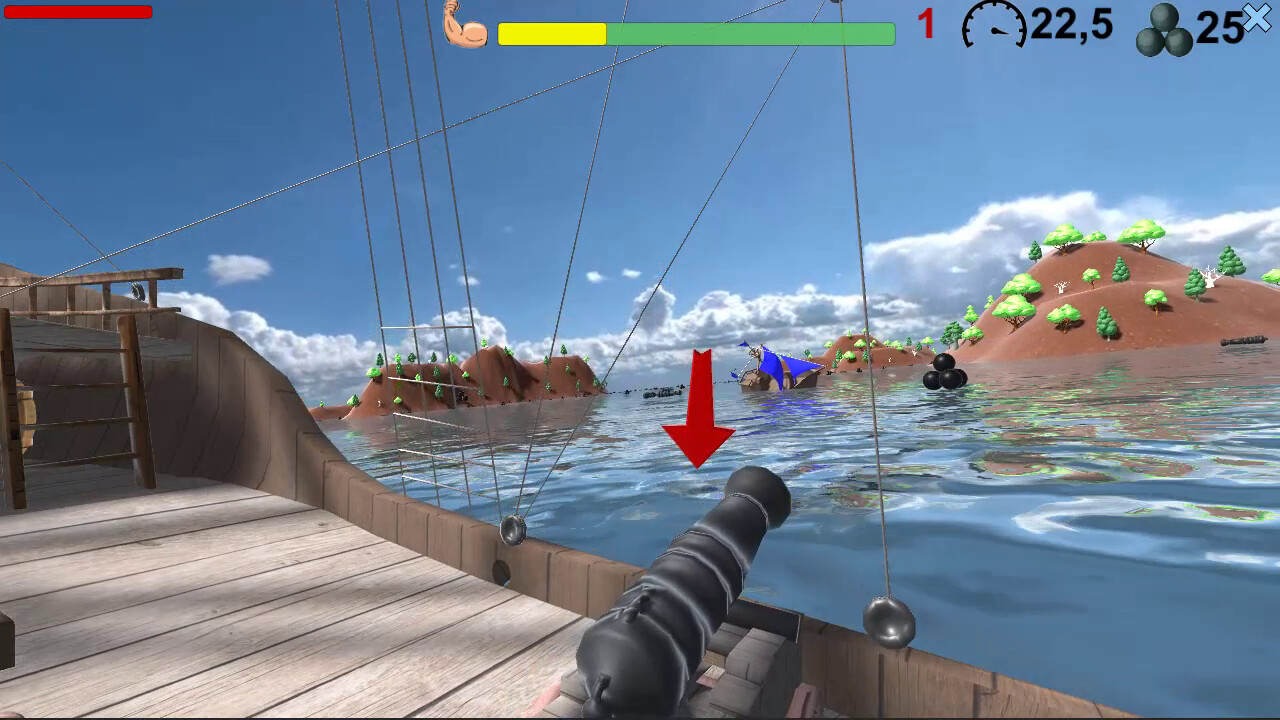This screenshot has height=720, width=1280.
Task: Select the ammo count reading 25
Action: click(x=1218, y=28)
